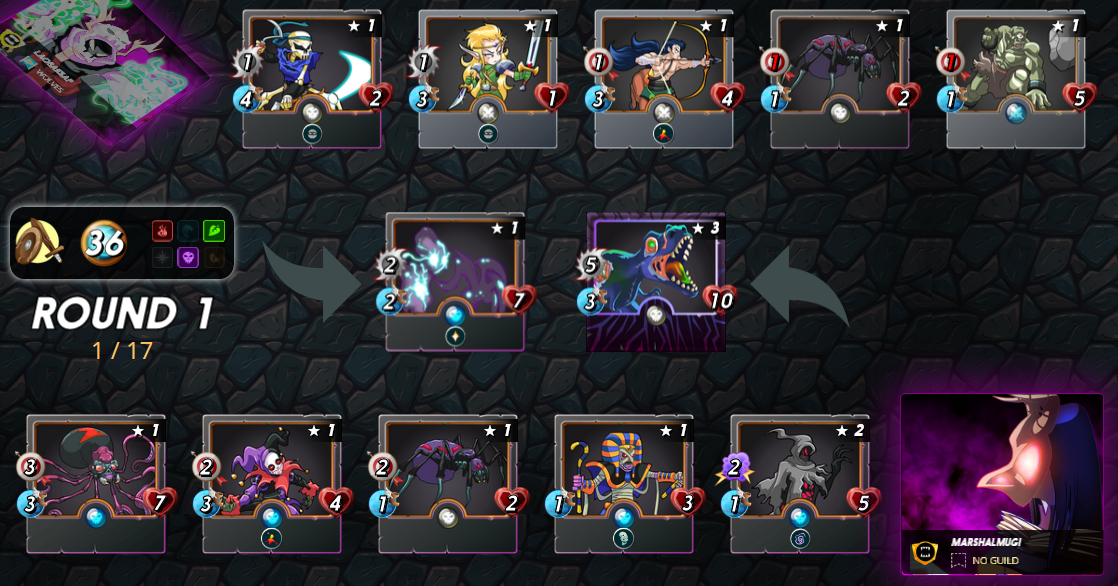Click the red fire splinter icon
1118x586 pixels.
click(163, 231)
